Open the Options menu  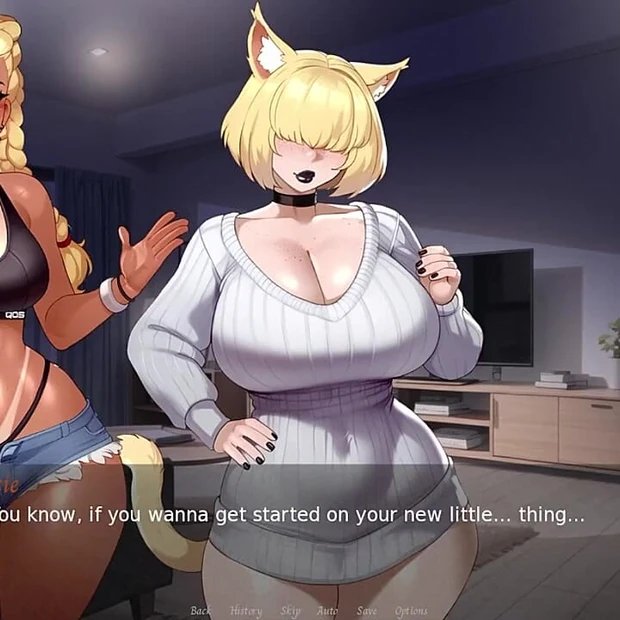pyautogui.click(x=411, y=611)
